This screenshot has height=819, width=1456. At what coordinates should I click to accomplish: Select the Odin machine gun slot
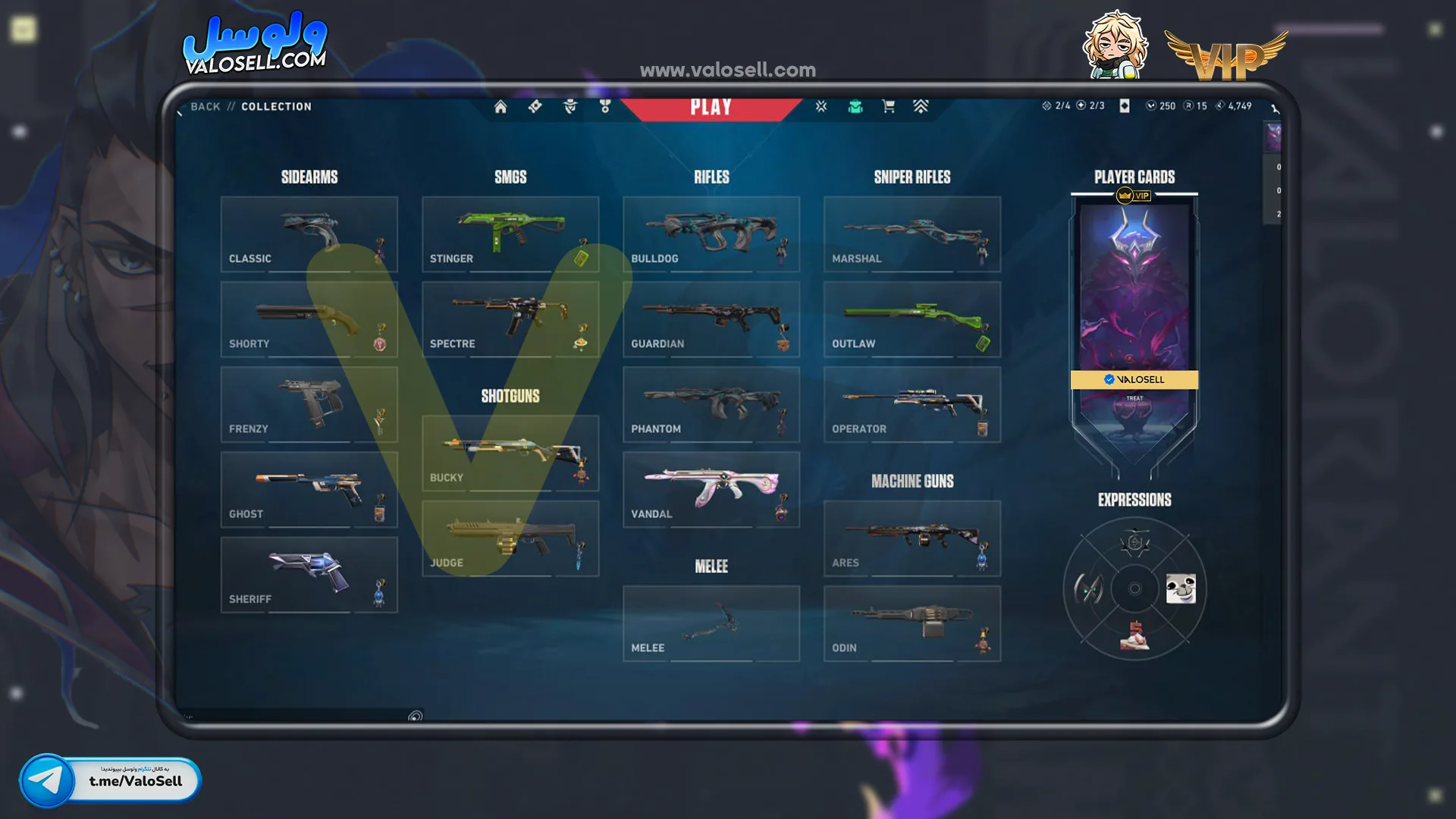[912, 623]
